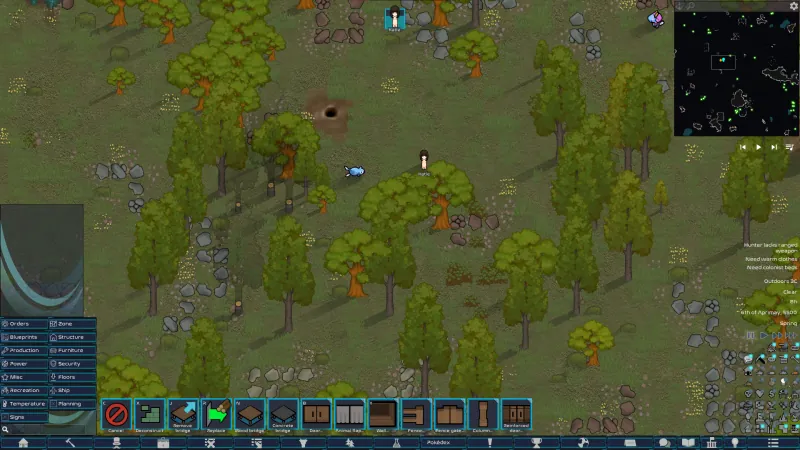This screenshot has height=450, width=800.
Task: Choose the Furniture category
Action: point(73,350)
